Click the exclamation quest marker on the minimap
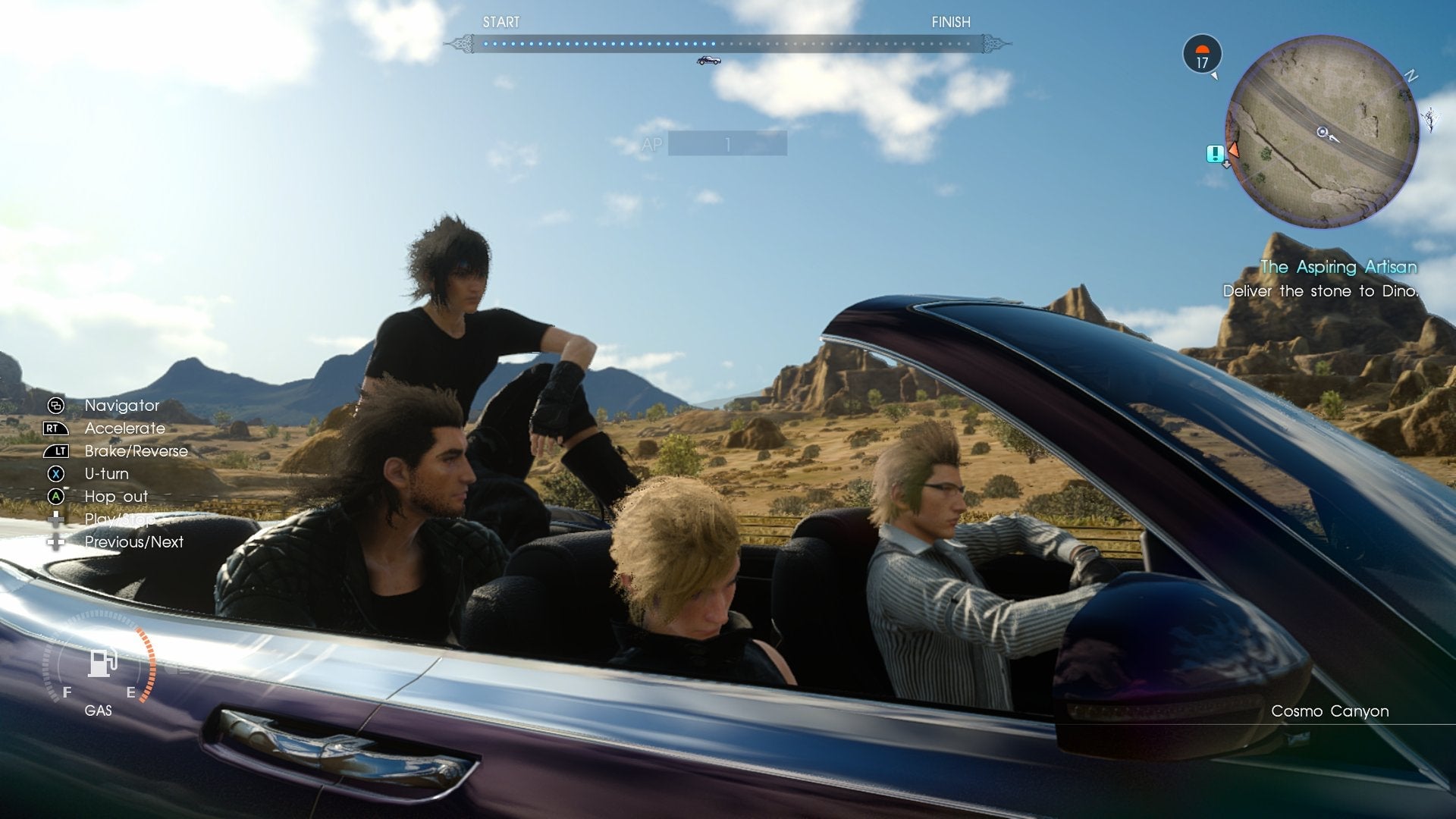Viewport: 1456px width, 819px height. [1215, 154]
